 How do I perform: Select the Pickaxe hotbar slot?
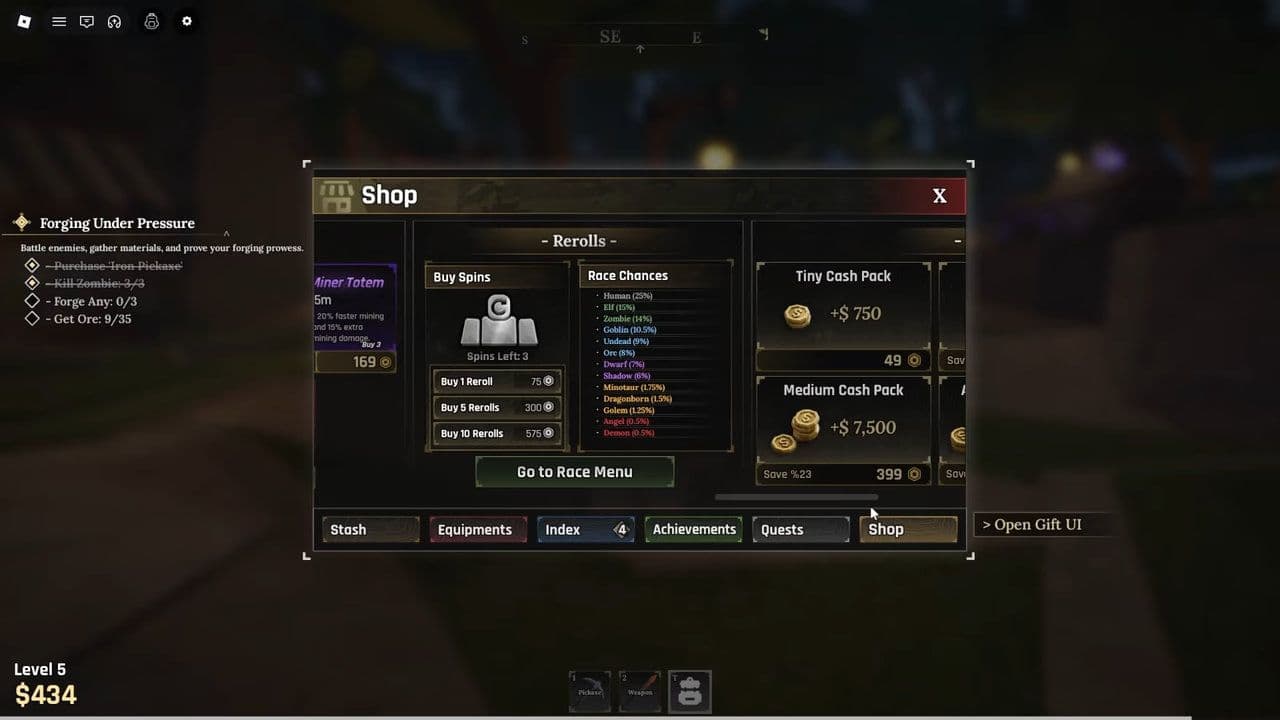(589, 690)
